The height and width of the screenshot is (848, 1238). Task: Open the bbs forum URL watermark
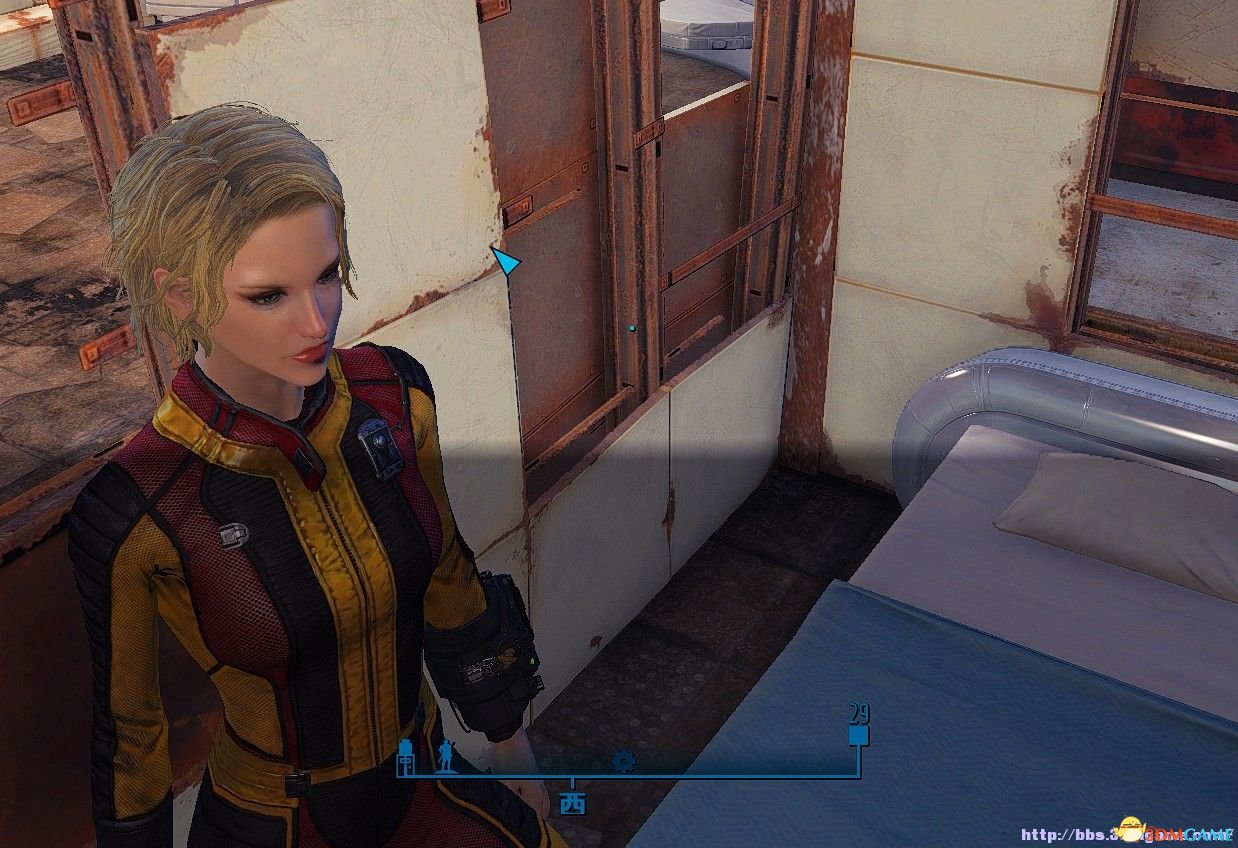1125,834
